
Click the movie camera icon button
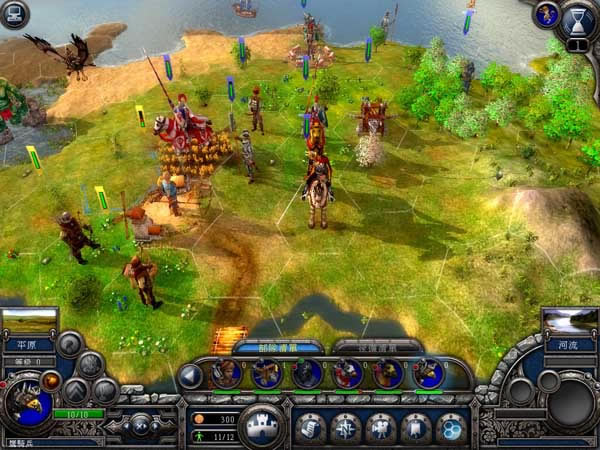(381, 427)
